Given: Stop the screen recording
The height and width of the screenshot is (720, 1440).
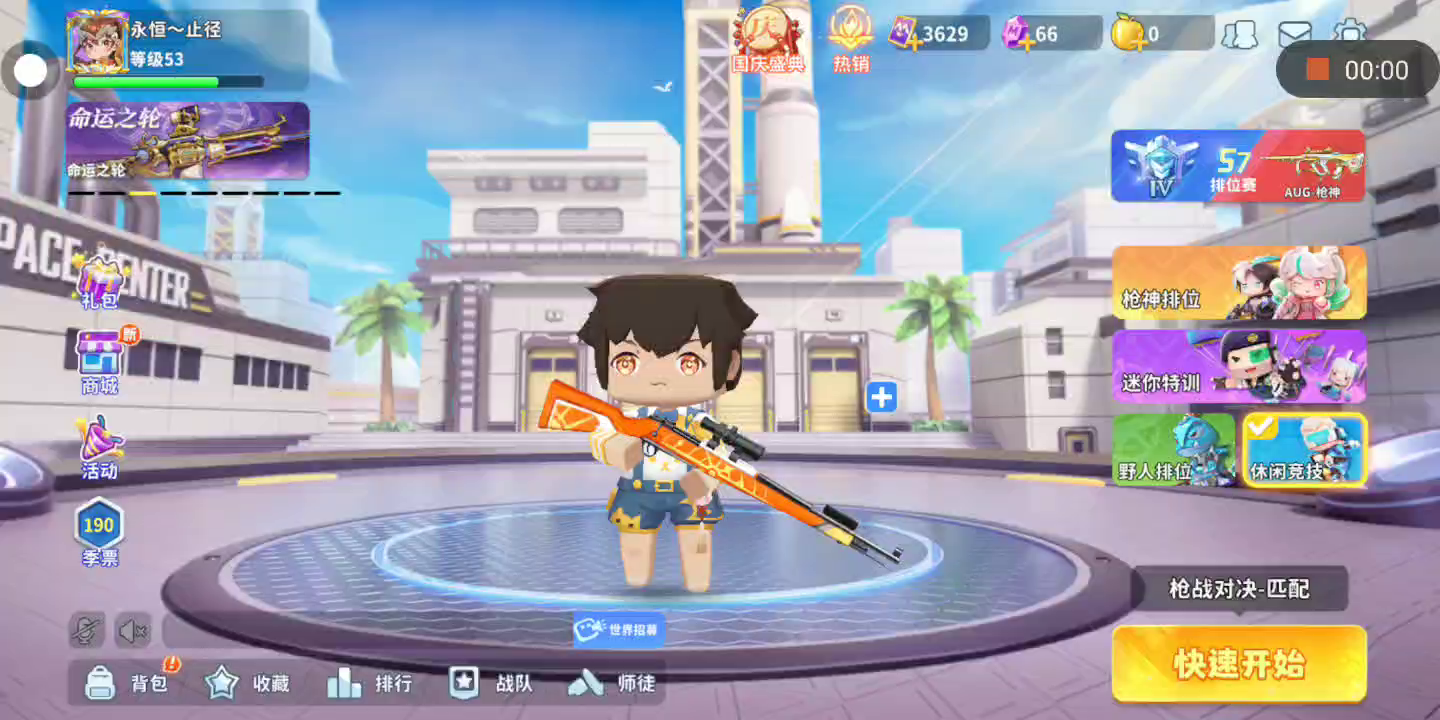Looking at the screenshot, I should point(1318,69).
